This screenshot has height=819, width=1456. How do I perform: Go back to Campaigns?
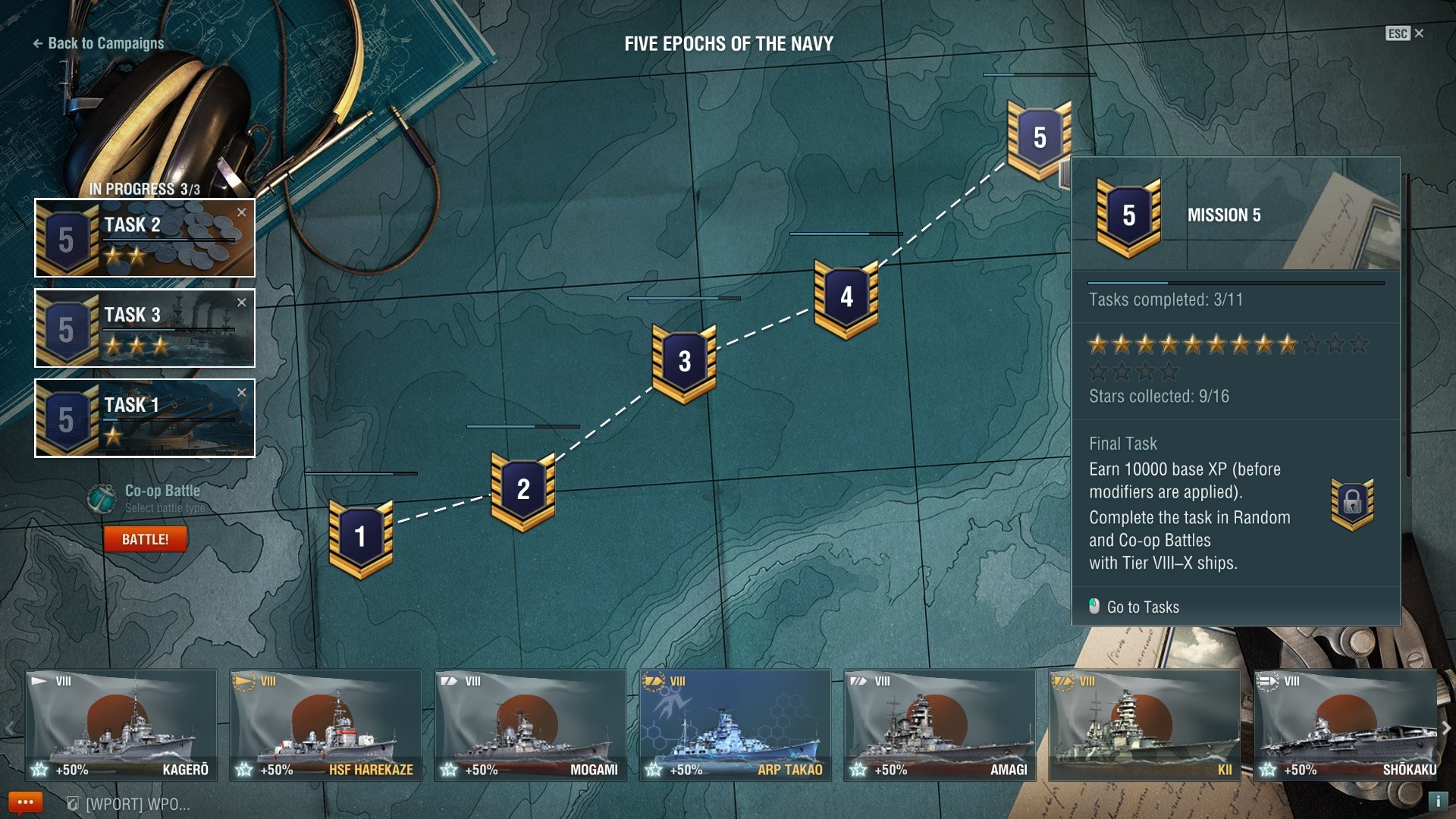tap(99, 43)
